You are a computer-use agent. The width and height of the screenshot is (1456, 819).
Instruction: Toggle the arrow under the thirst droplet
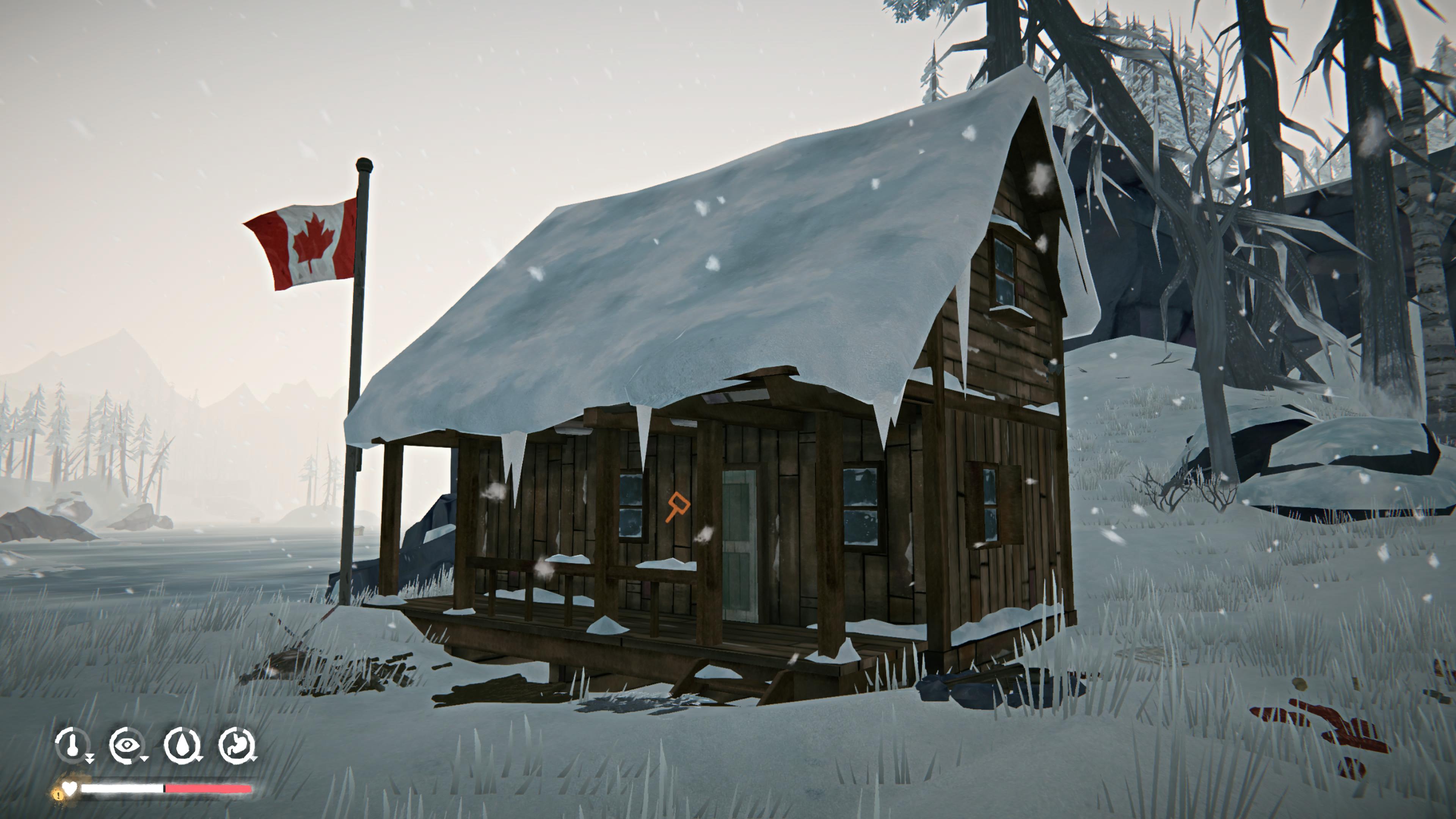pos(199,759)
